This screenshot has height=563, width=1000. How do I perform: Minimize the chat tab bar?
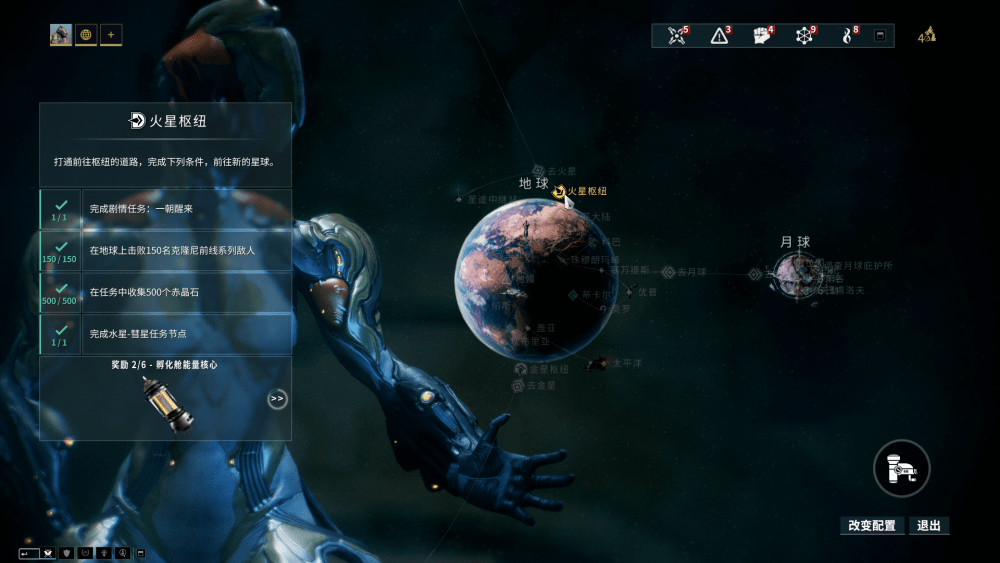[x=141, y=553]
